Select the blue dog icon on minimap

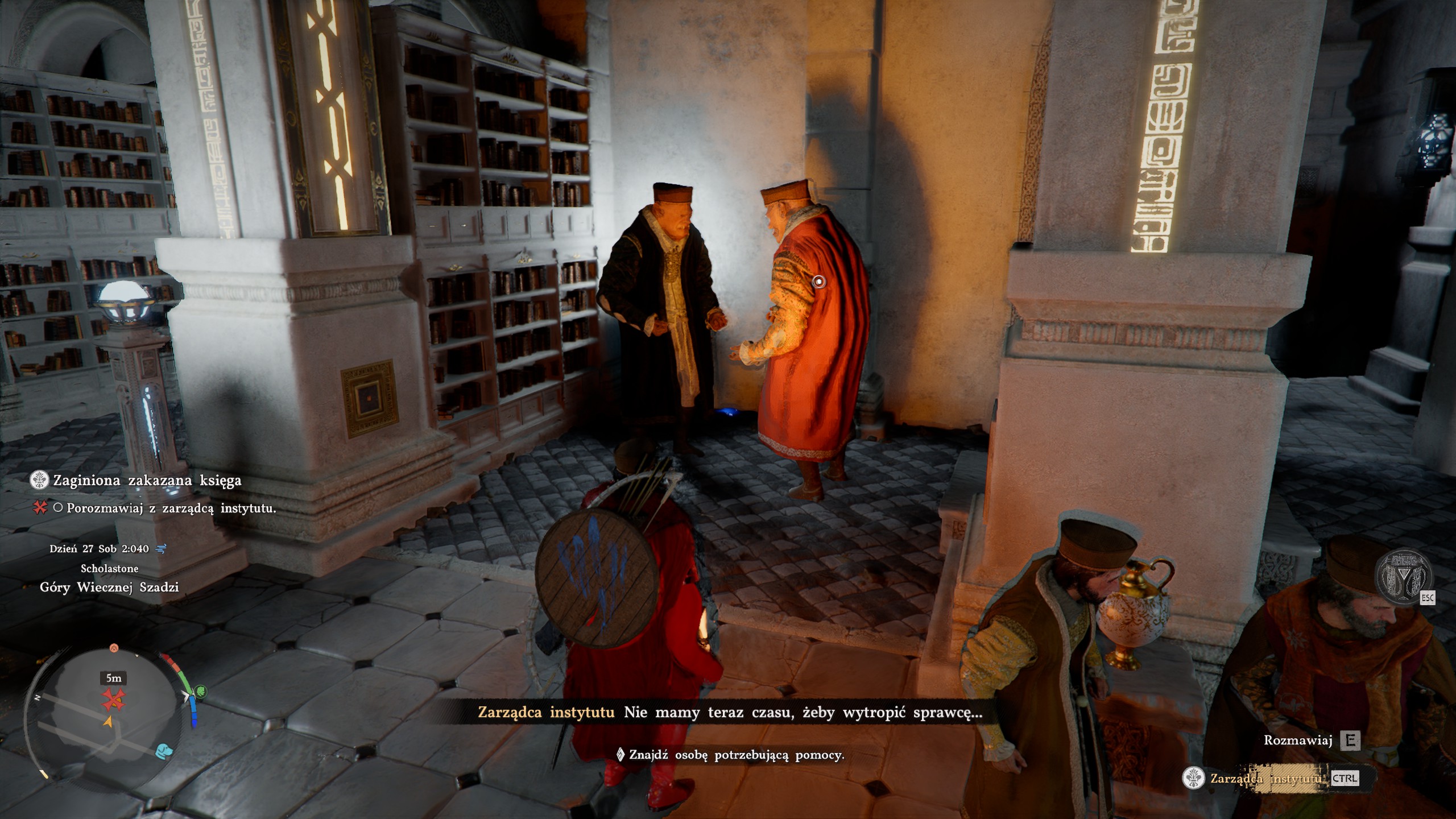click(164, 751)
